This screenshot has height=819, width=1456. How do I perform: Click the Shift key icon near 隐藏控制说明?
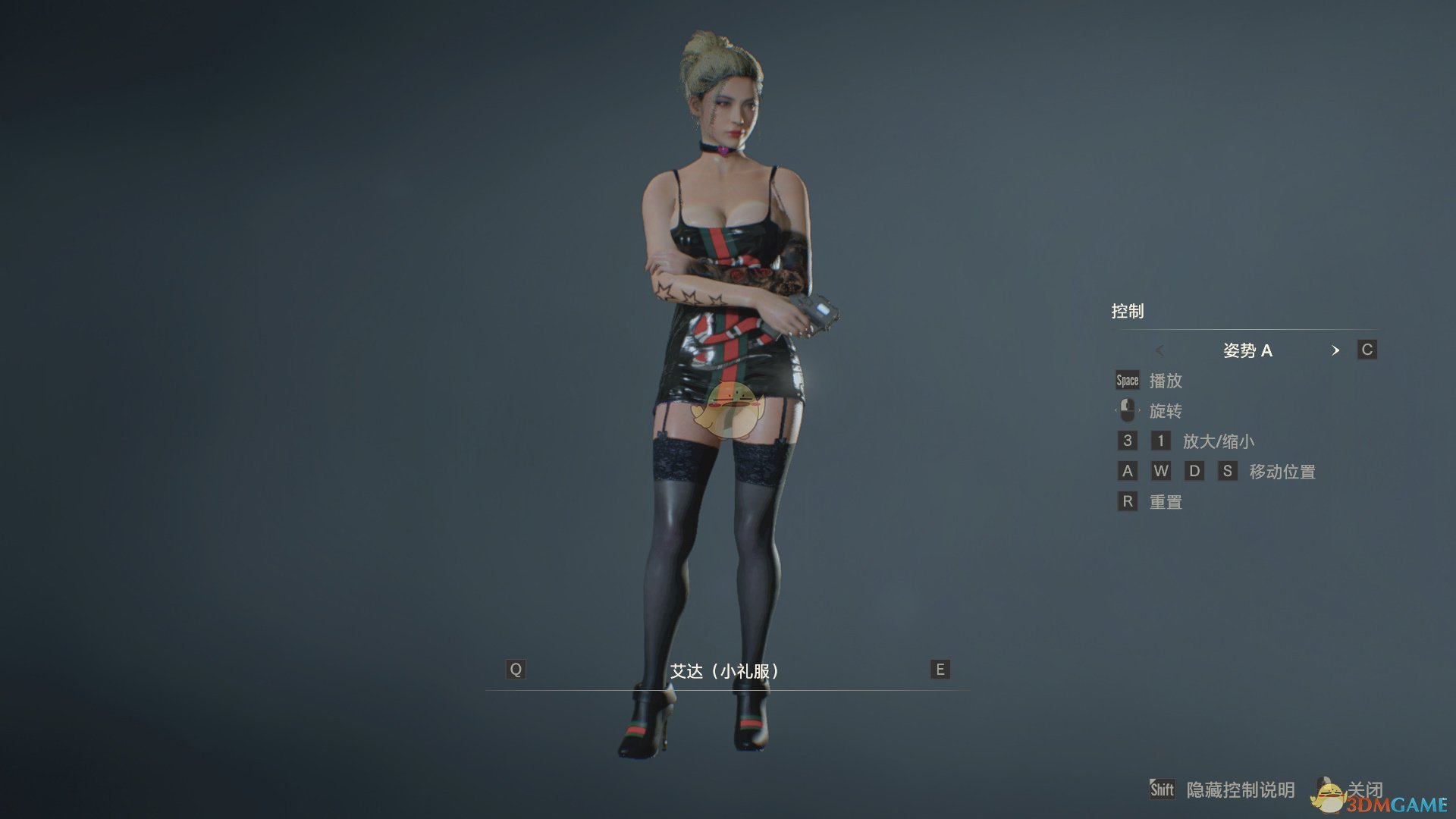[x=1163, y=789]
